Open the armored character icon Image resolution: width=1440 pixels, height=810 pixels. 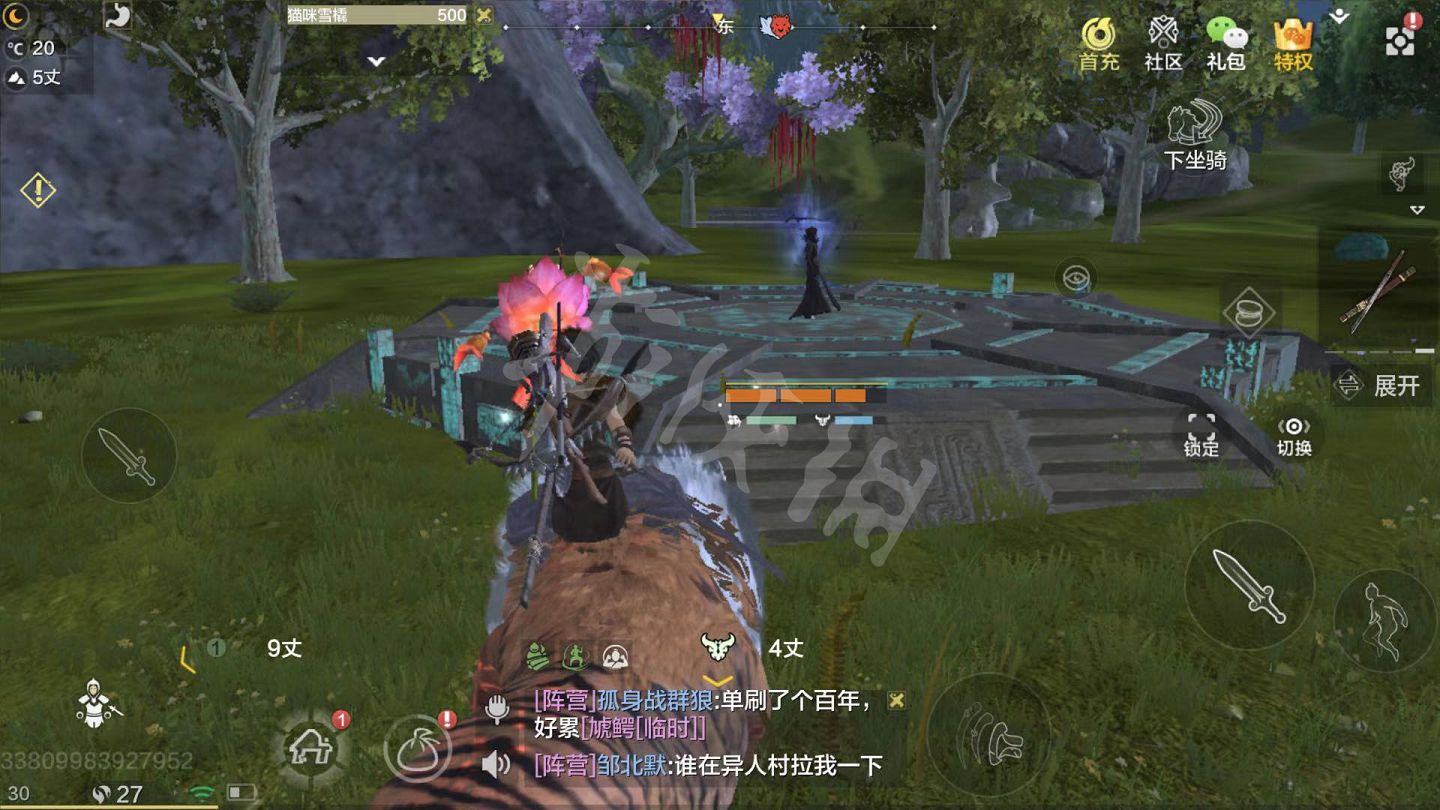point(96,703)
